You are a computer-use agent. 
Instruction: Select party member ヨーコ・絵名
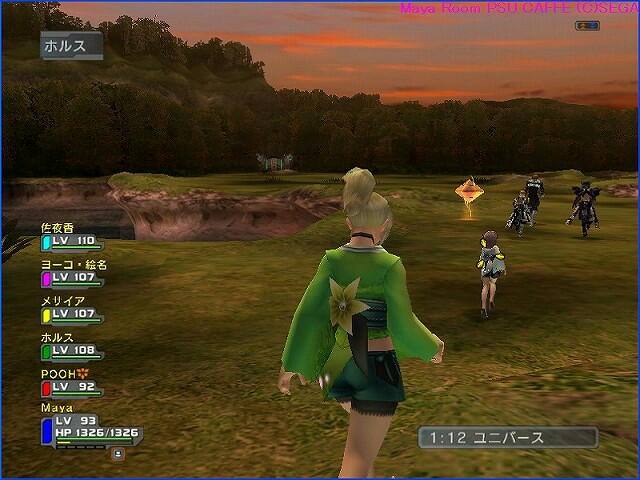72,272
